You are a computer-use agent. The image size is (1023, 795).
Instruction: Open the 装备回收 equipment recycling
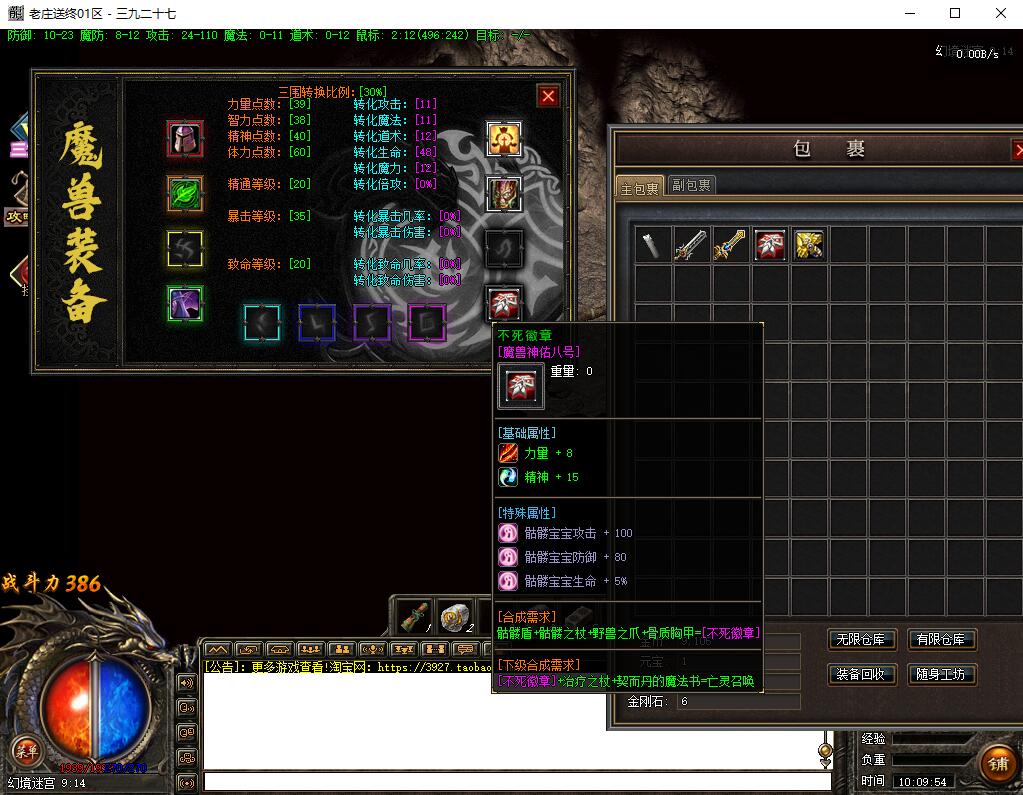(861, 675)
